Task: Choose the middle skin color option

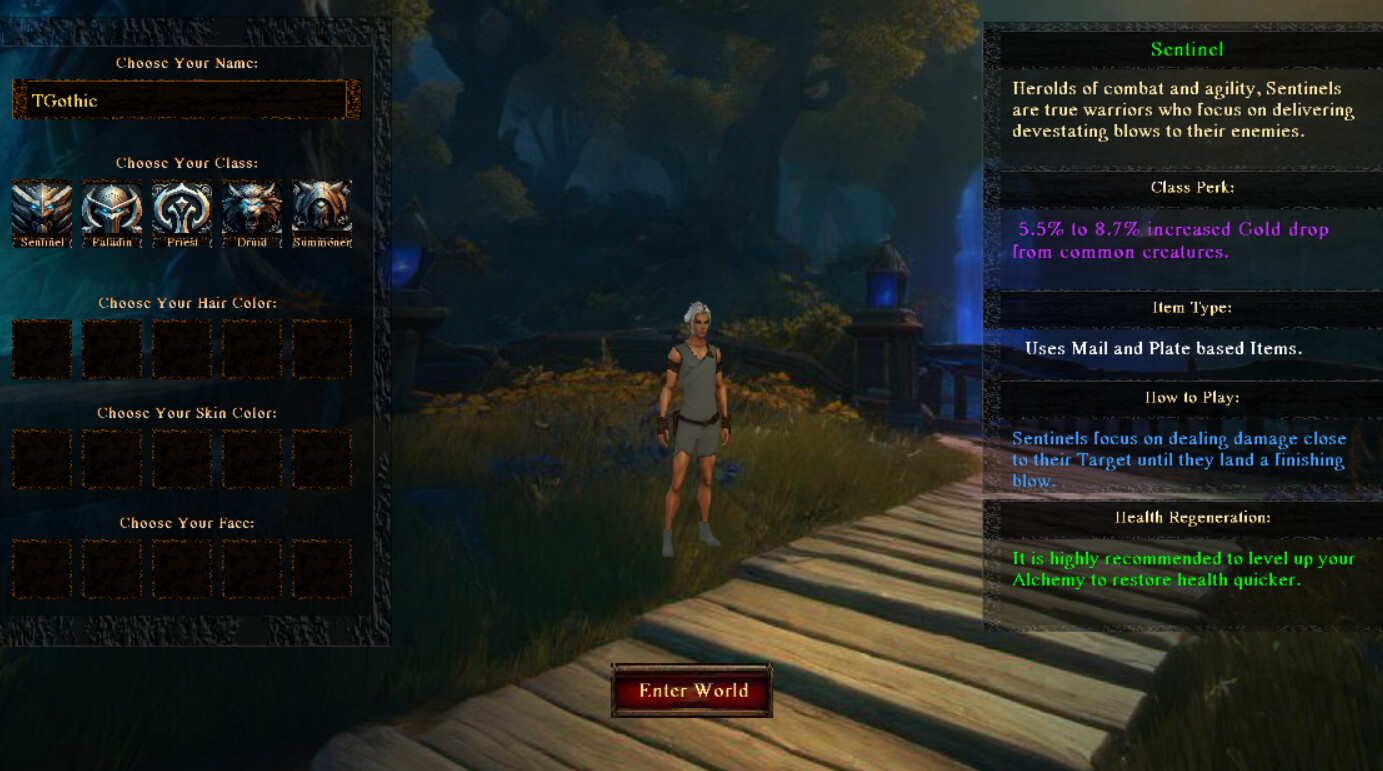Action: pos(181,460)
